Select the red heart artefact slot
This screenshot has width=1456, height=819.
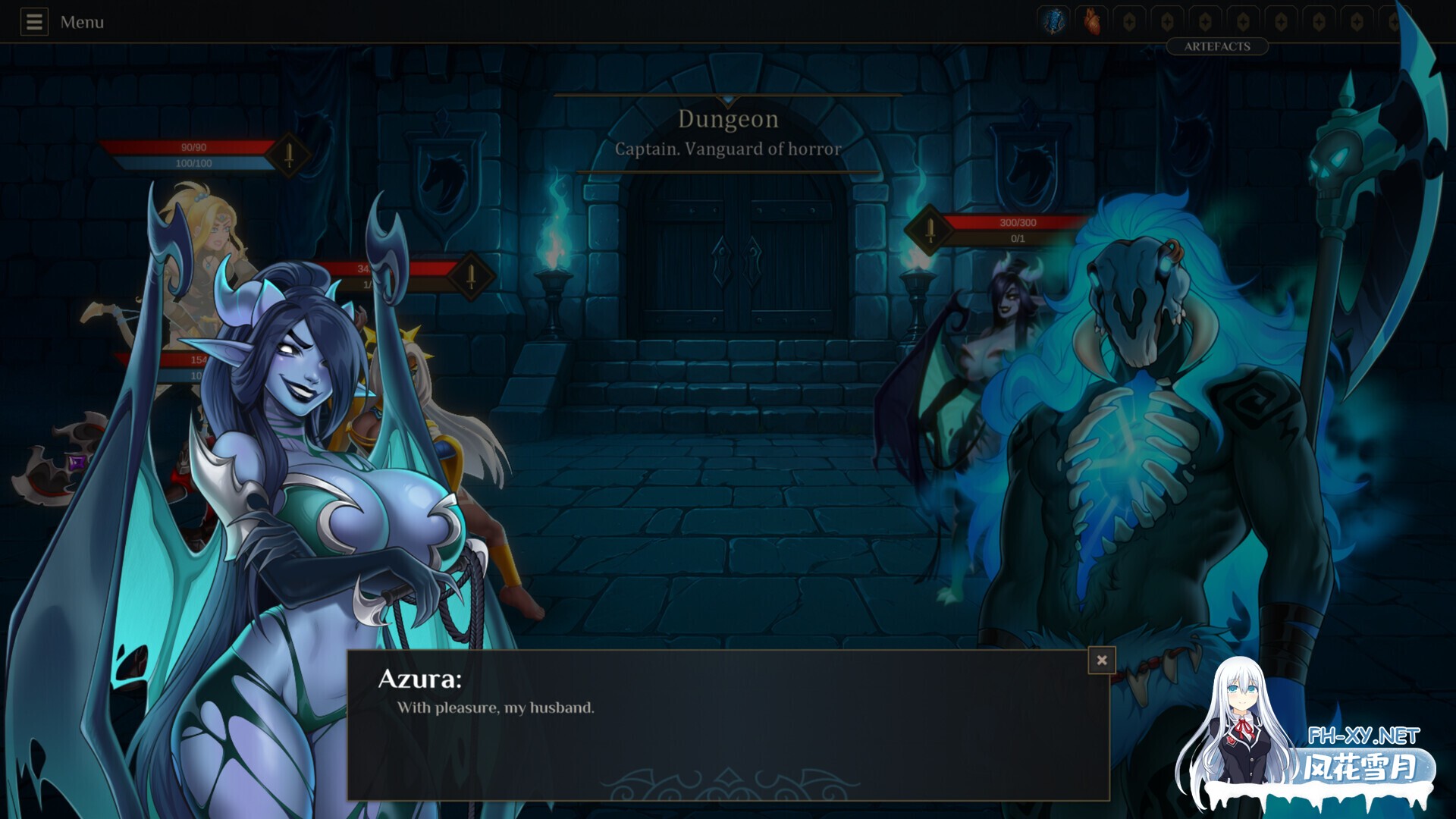[1091, 22]
